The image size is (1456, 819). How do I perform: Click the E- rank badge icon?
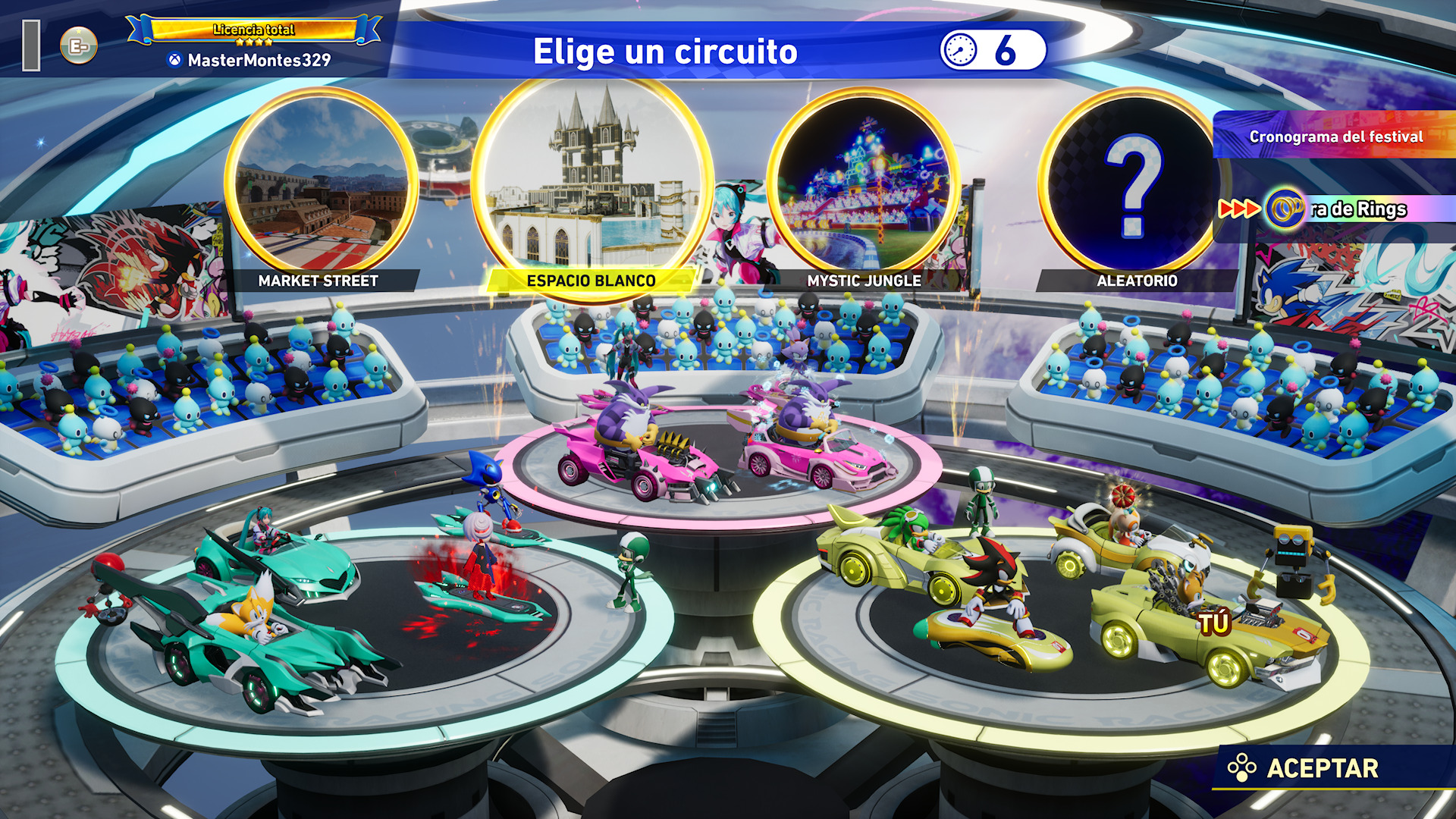[79, 46]
